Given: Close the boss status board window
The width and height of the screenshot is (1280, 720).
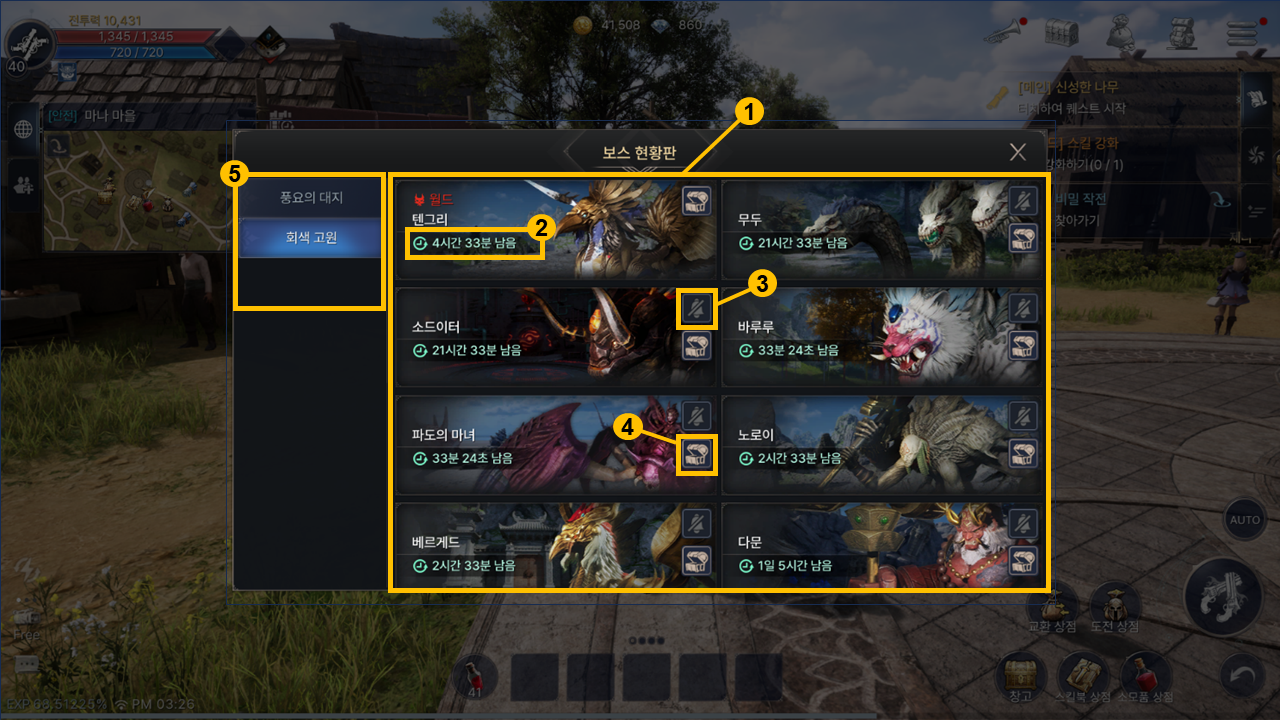Looking at the screenshot, I should tap(1017, 152).
